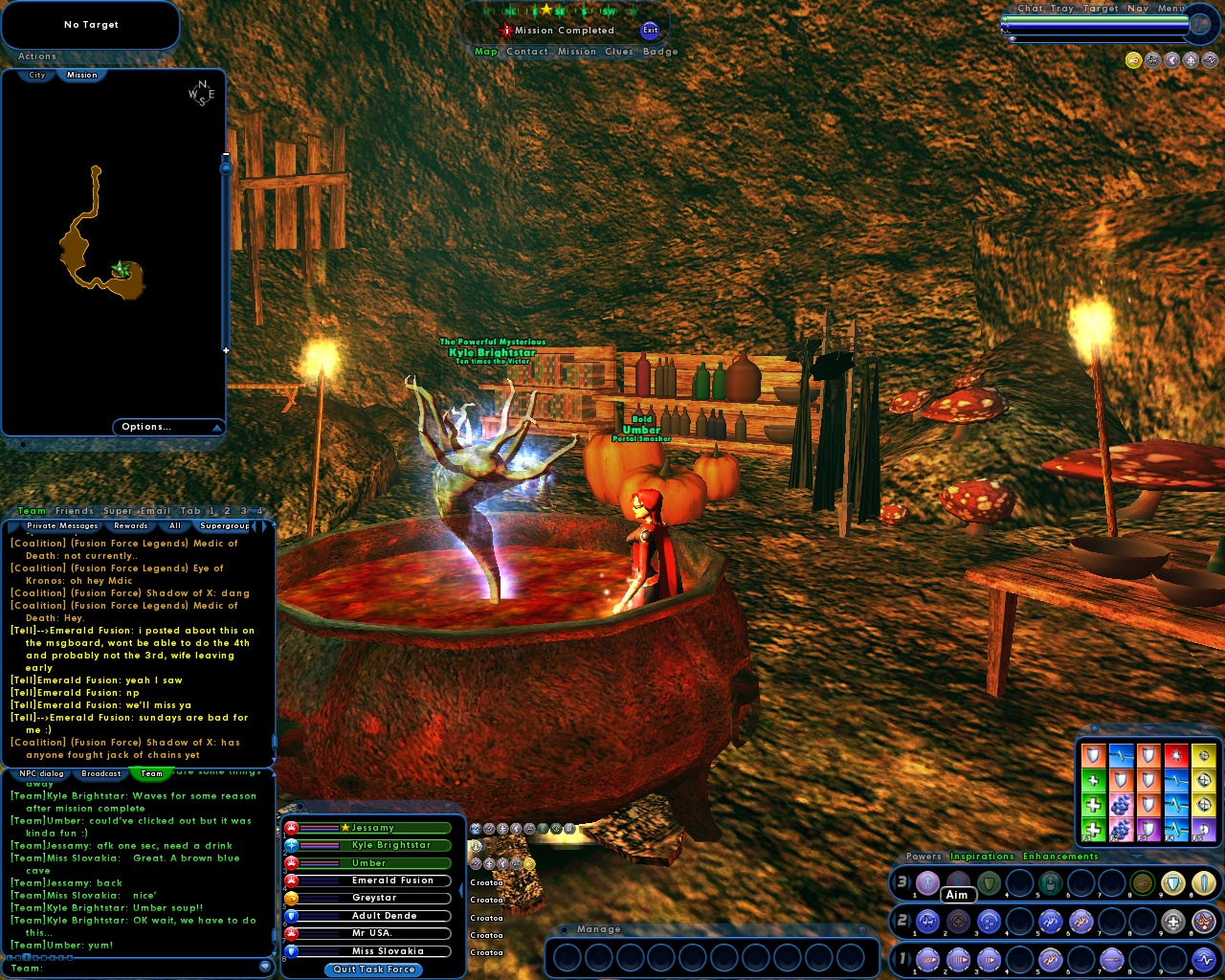Toggle the Powers list open

(x=922, y=856)
